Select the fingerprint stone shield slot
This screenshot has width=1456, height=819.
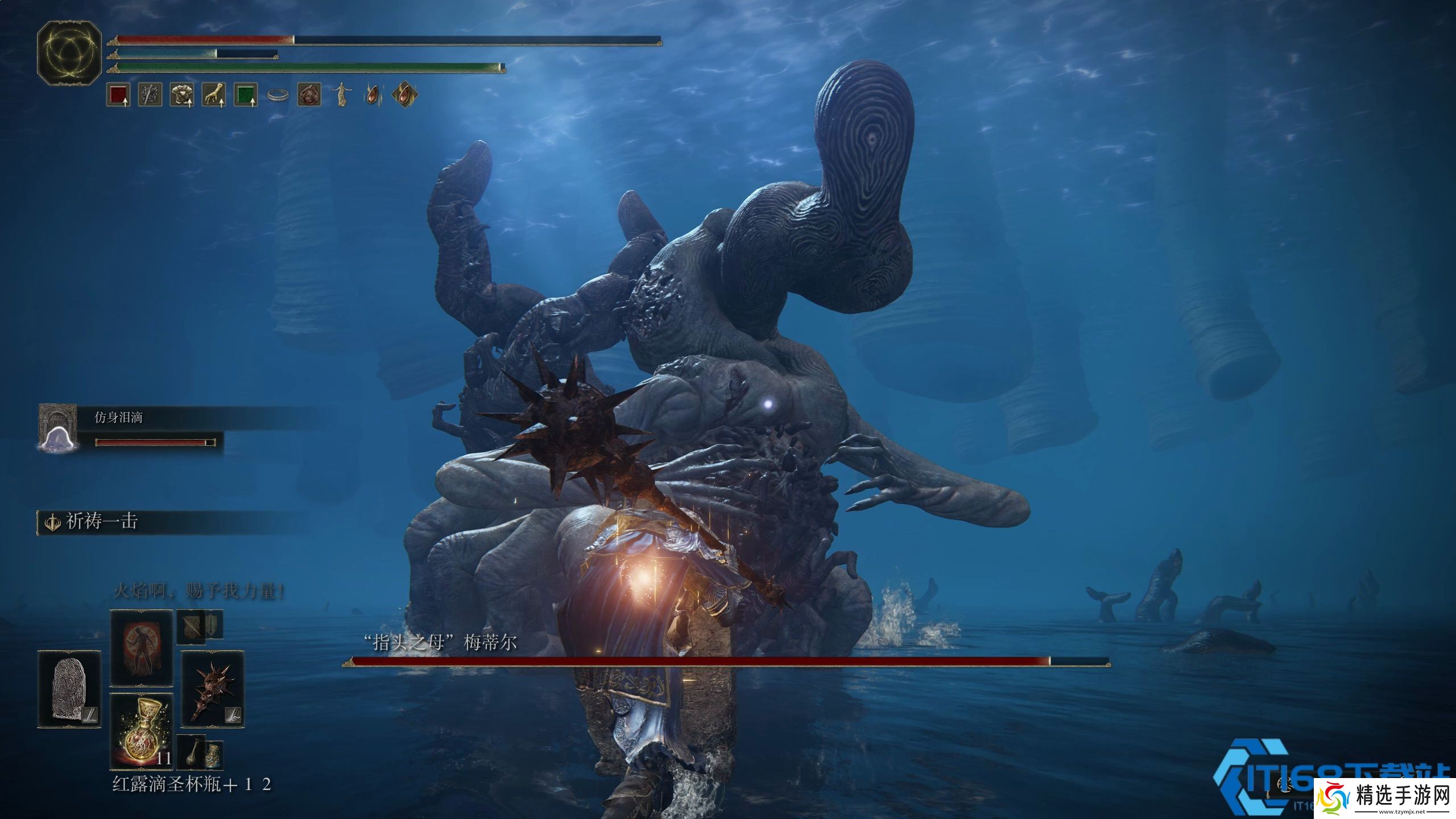tap(69, 689)
